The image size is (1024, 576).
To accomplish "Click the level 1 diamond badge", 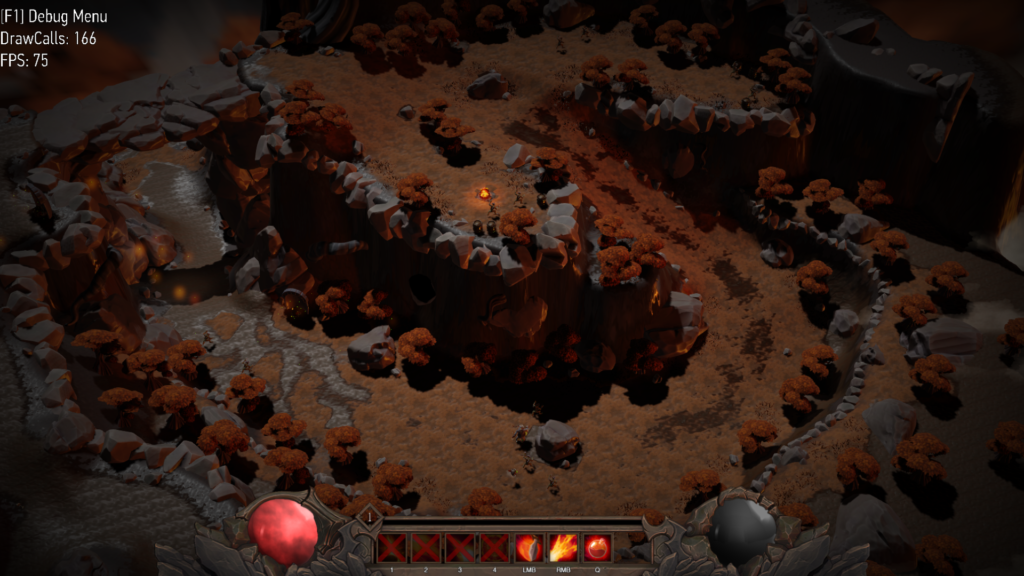I will (368, 516).
